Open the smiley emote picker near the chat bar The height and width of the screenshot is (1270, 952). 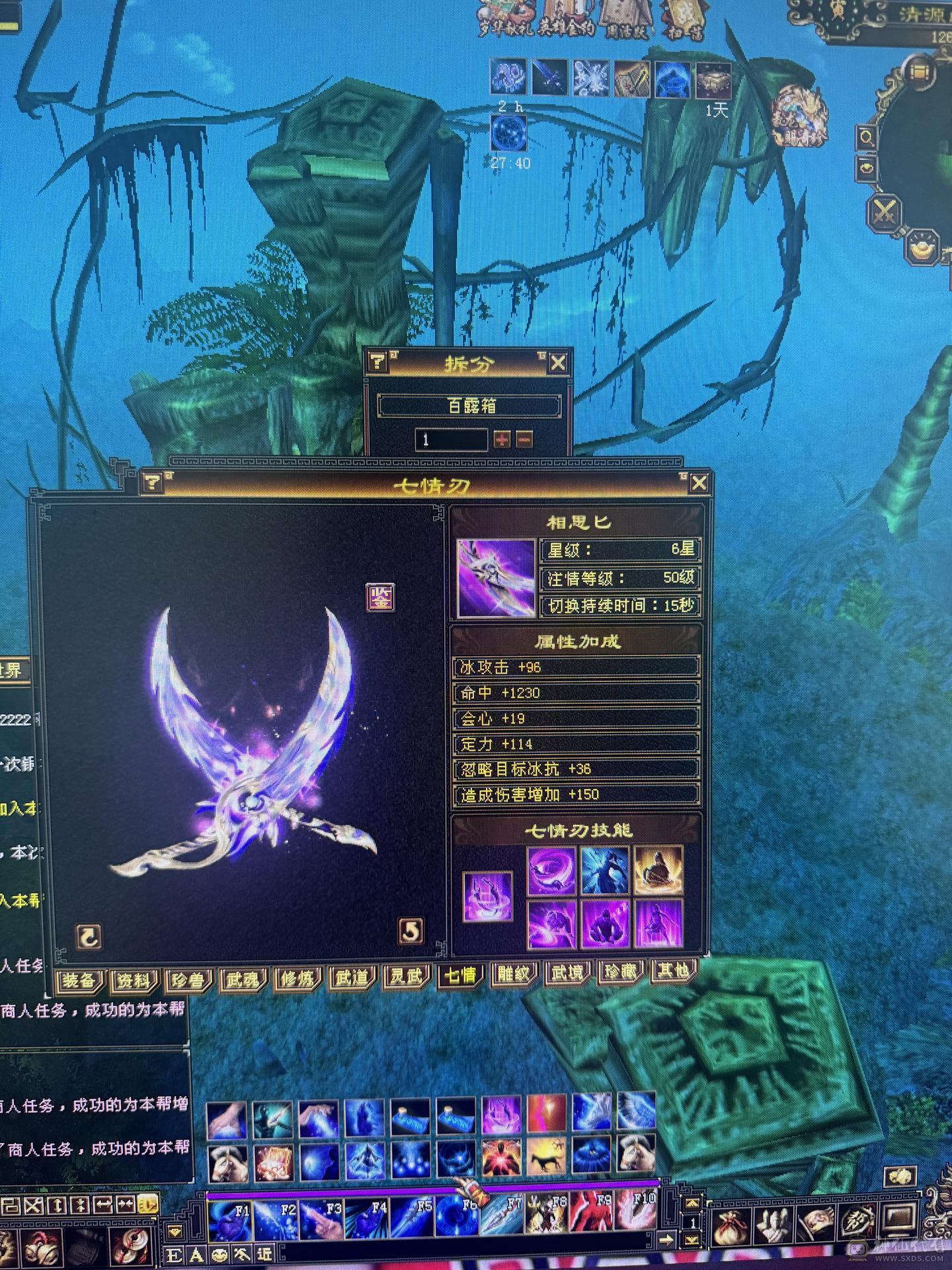[218, 1253]
